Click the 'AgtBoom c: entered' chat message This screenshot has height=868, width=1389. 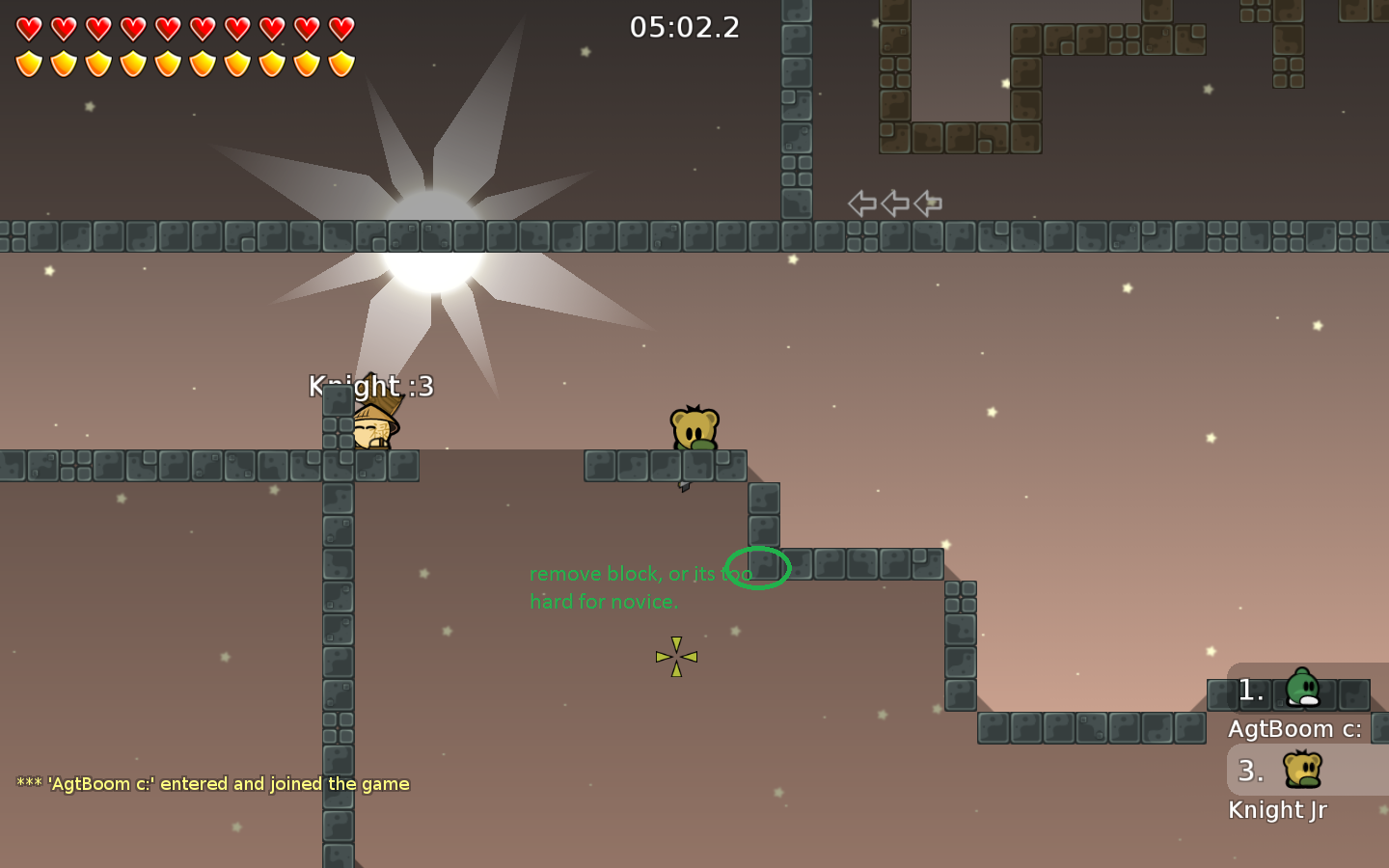click(211, 784)
